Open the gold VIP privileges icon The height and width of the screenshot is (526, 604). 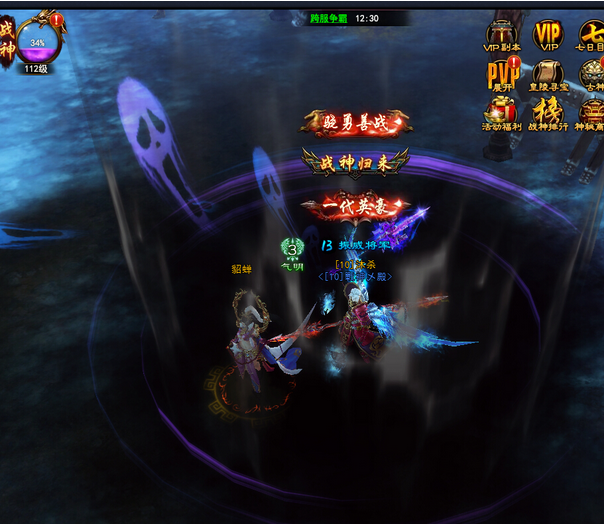click(x=548, y=34)
